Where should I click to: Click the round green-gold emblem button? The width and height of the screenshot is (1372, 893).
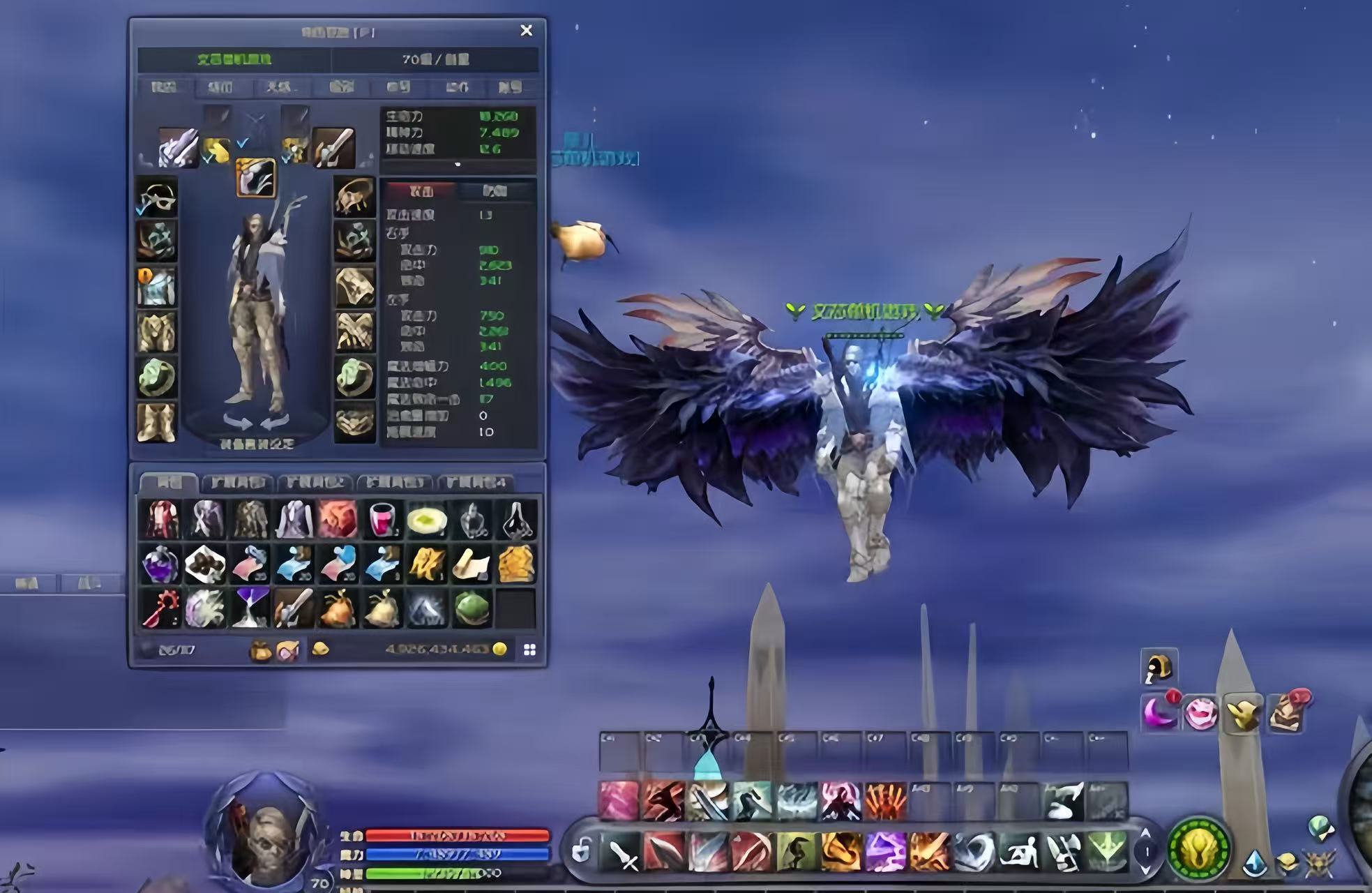pos(1199,849)
